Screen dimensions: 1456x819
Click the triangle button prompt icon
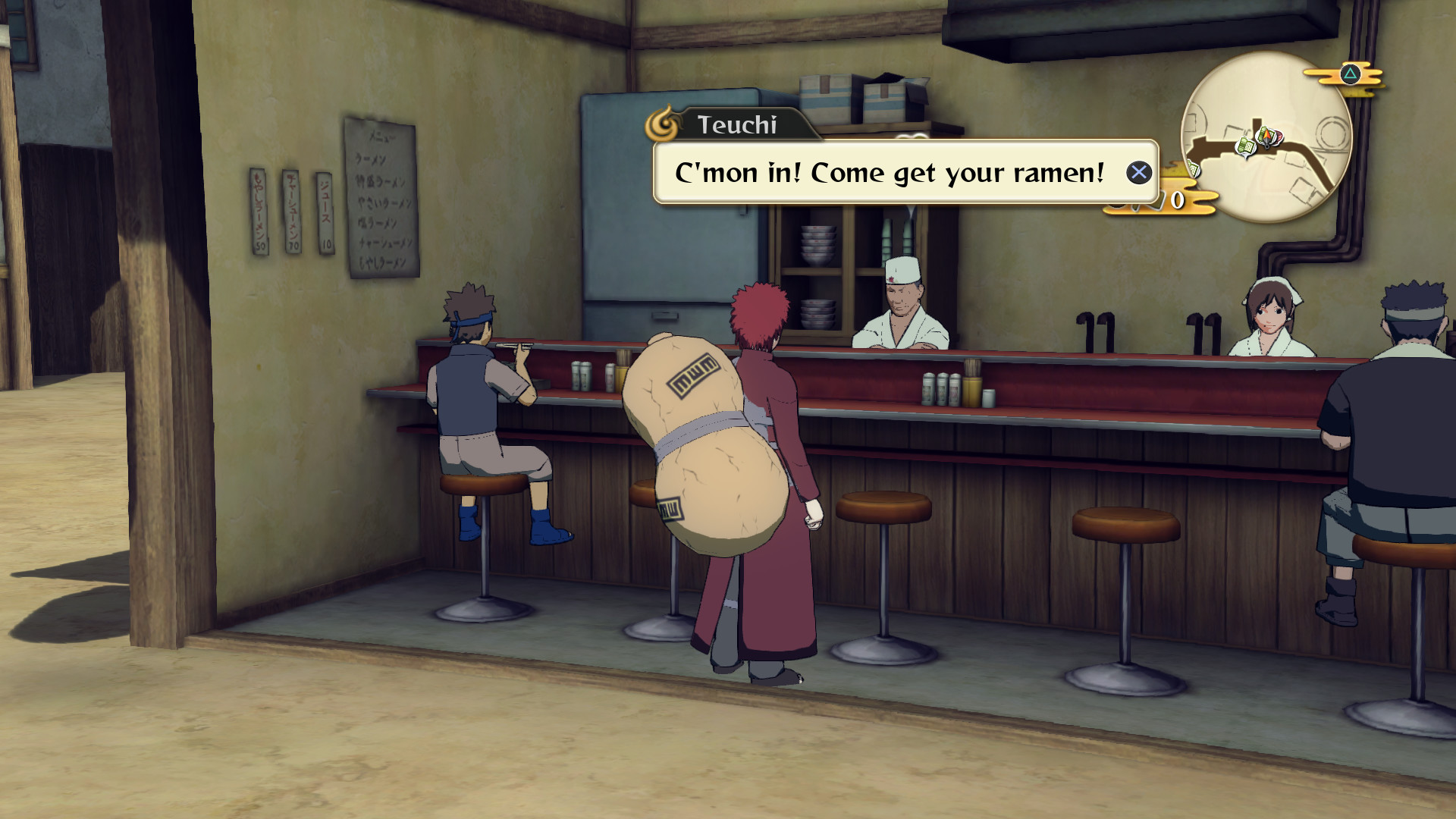click(1350, 74)
